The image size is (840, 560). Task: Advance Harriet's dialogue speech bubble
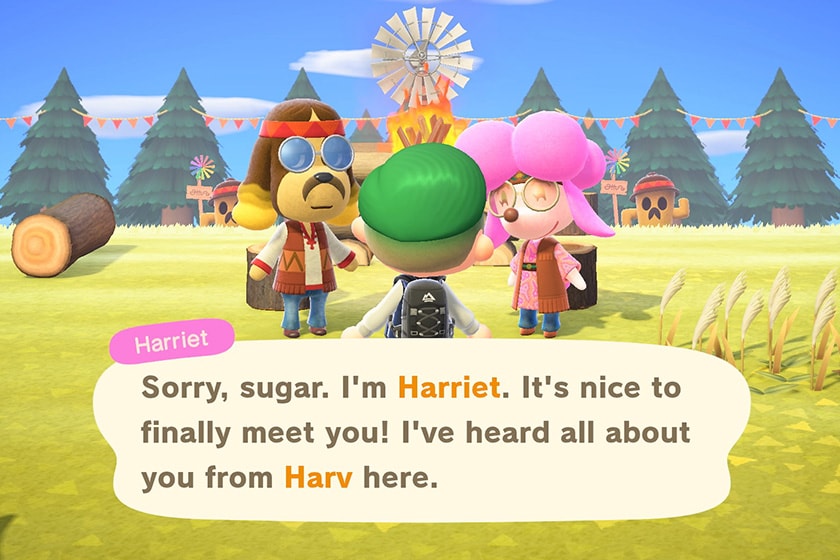(420, 432)
